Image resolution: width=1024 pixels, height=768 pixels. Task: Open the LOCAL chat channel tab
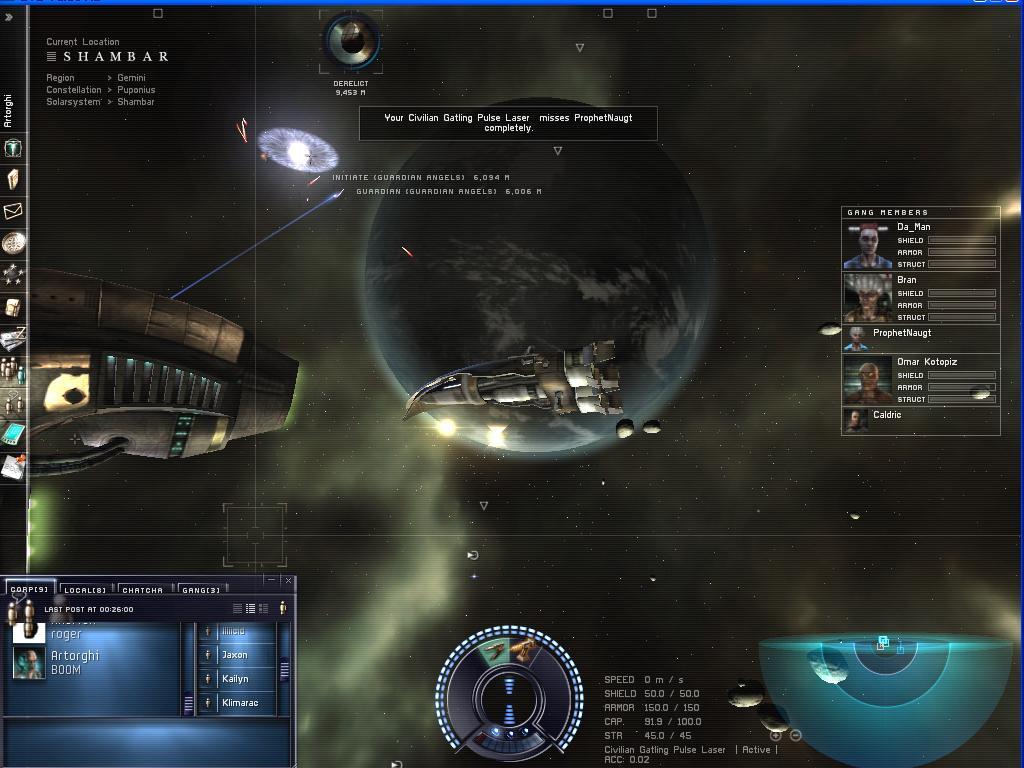(85, 590)
